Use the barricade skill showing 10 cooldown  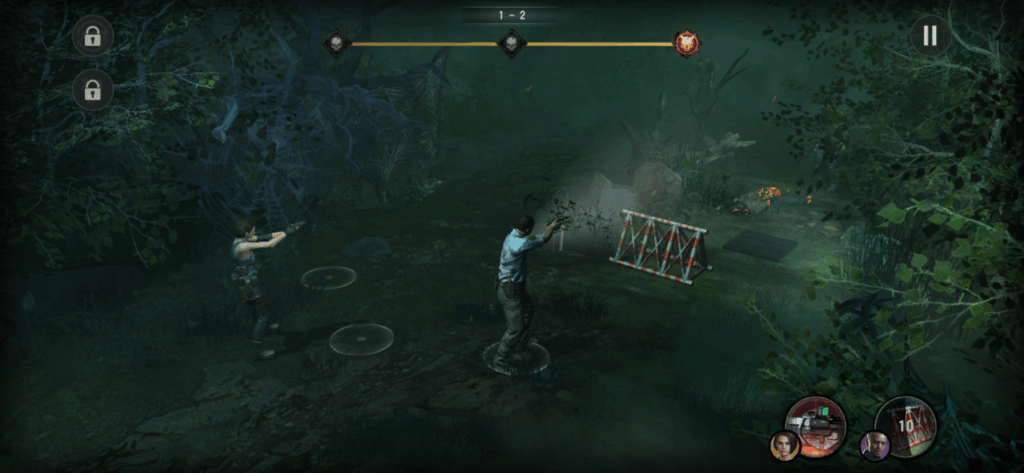[x=905, y=424]
